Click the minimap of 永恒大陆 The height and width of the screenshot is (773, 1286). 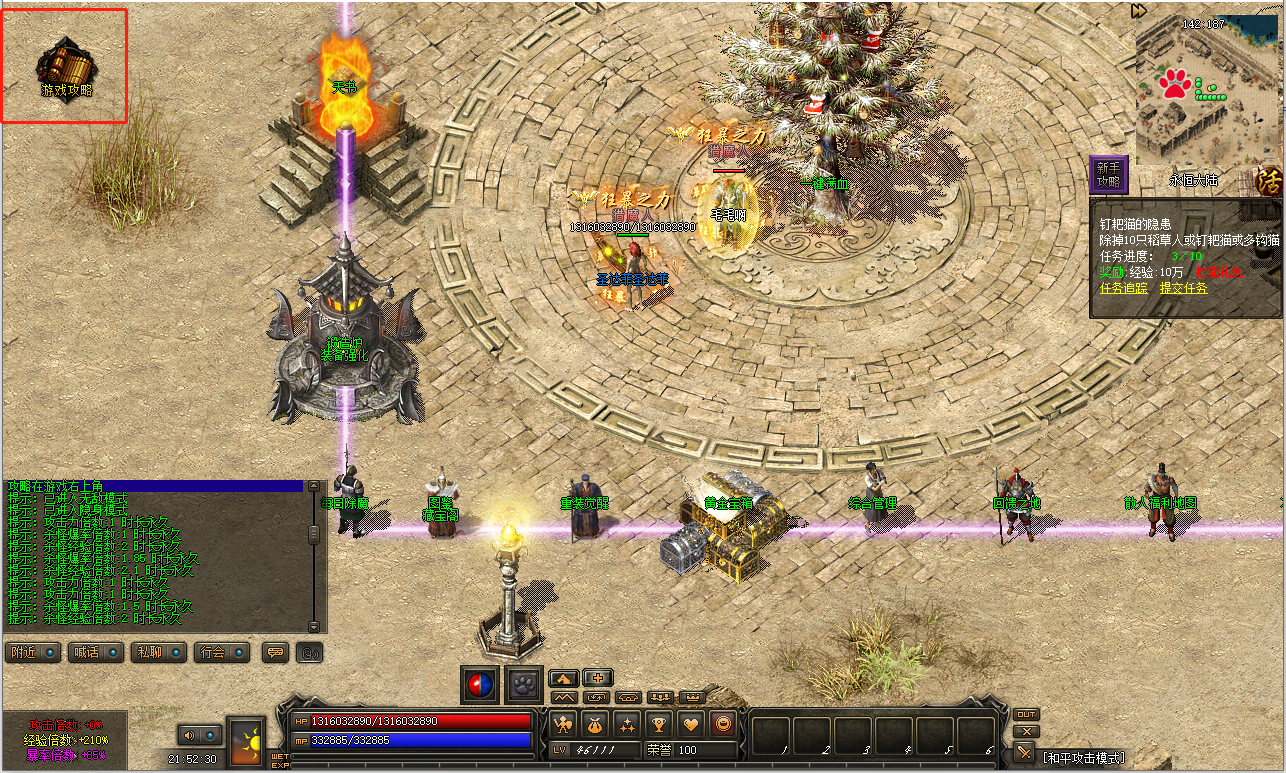click(x=1208, y=90)
